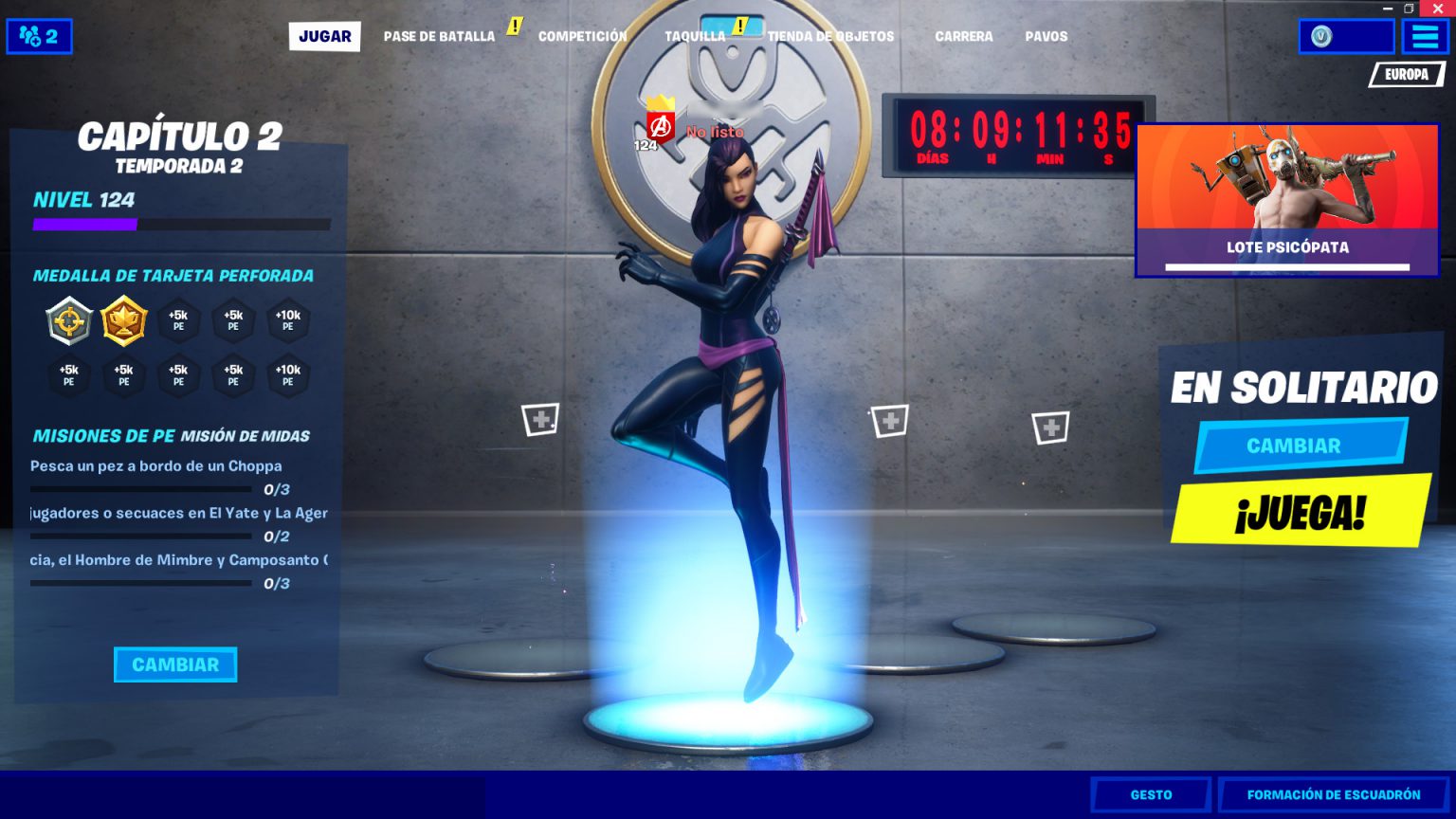Select the EUROPA region tag
Screen dimensions: 1456x819
coord(1406,74)
